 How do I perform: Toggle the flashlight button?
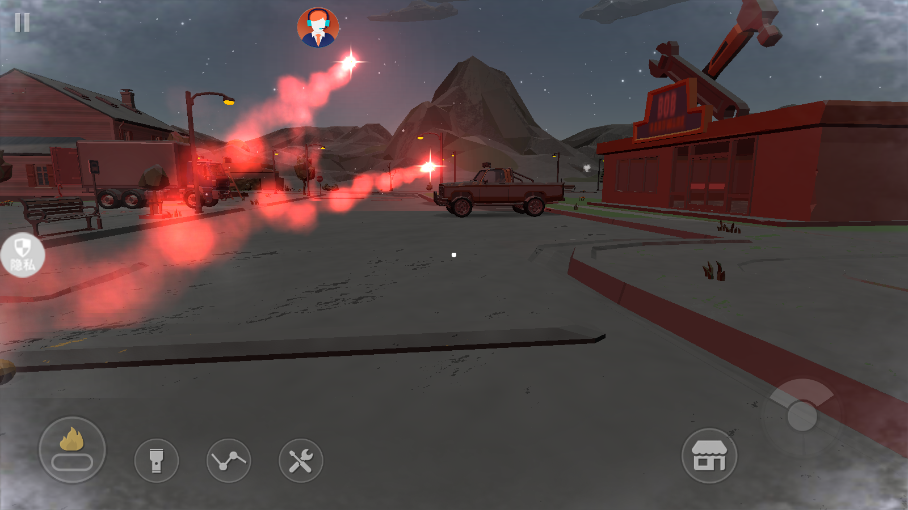click(x=156, y=461)
